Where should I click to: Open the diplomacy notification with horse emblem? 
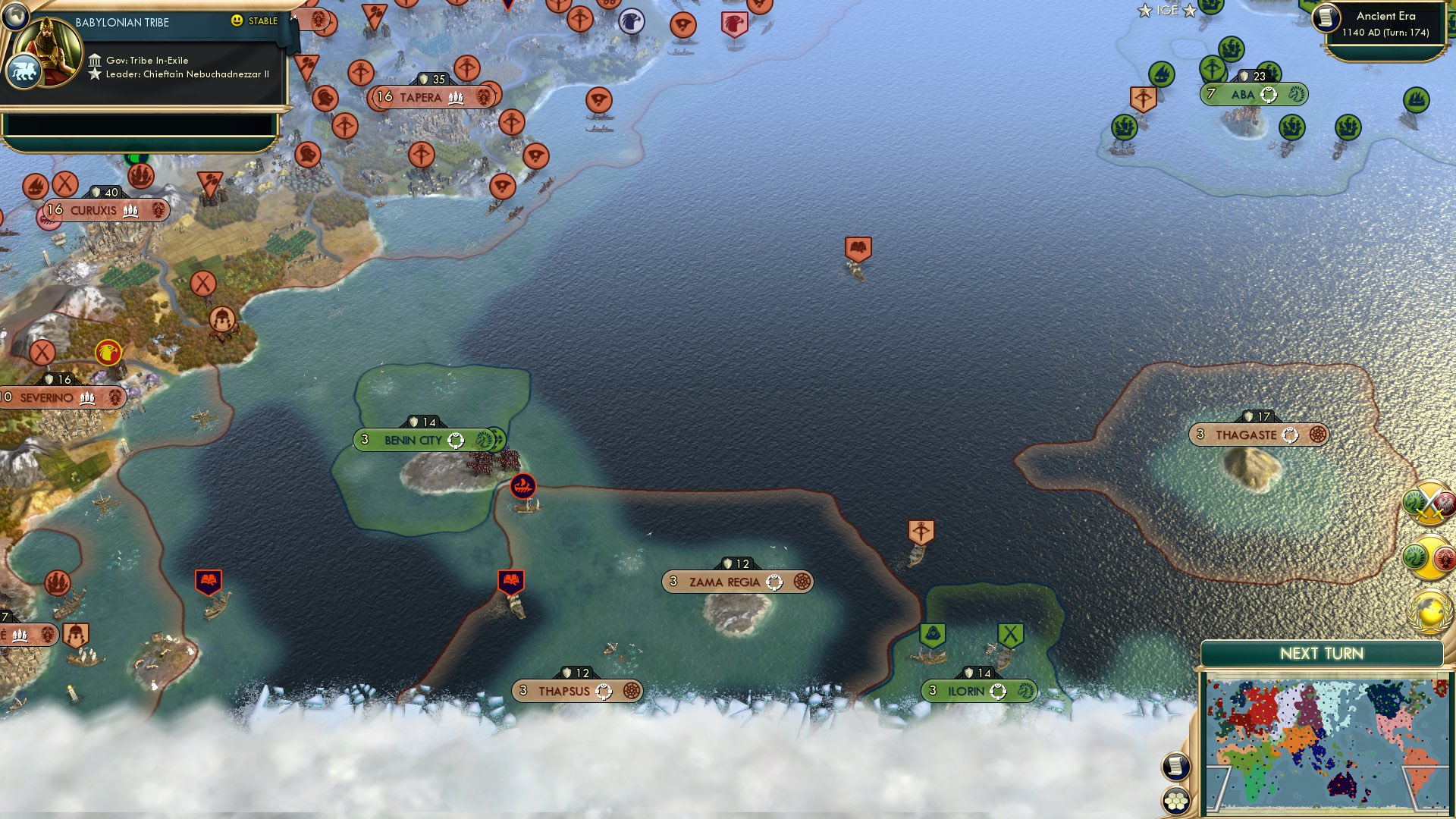pos(1429,554)
